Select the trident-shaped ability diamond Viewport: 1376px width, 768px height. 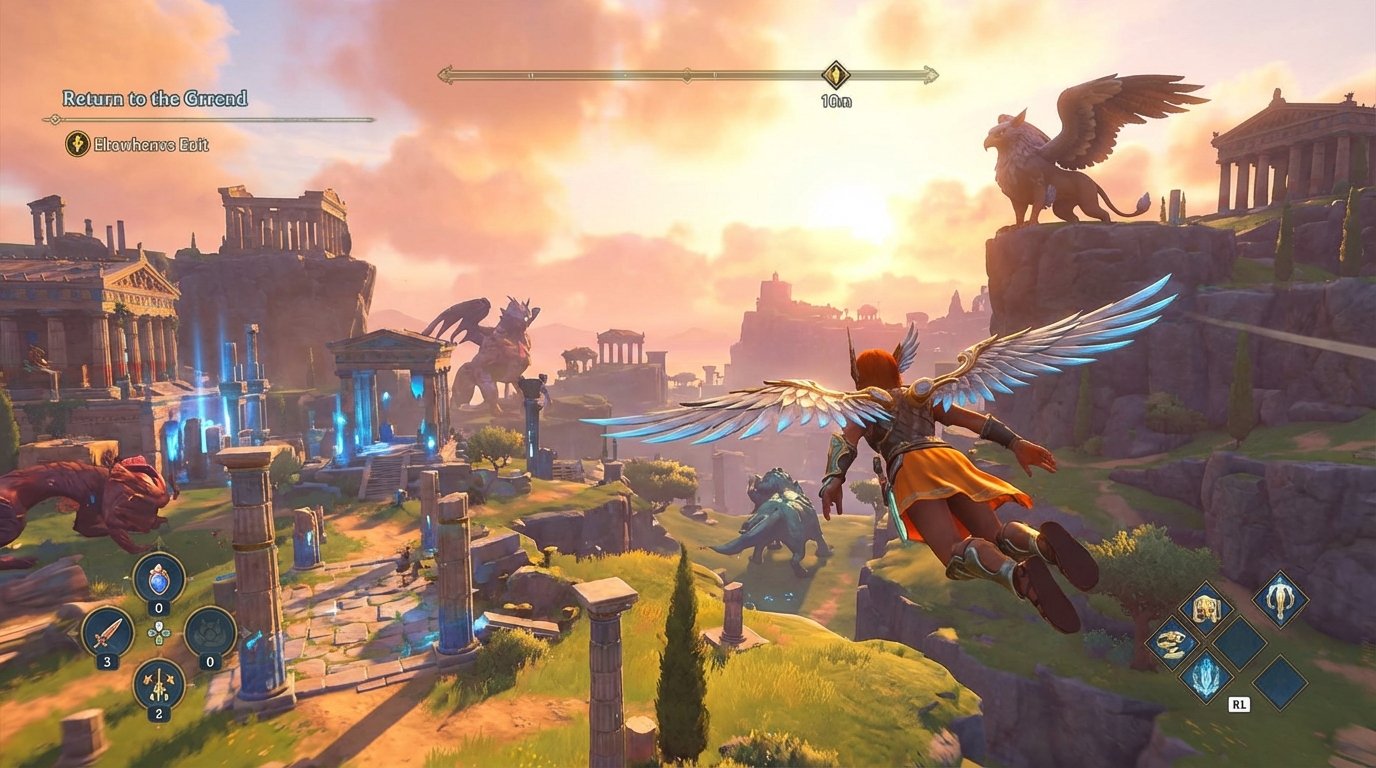pos(1280,601)
